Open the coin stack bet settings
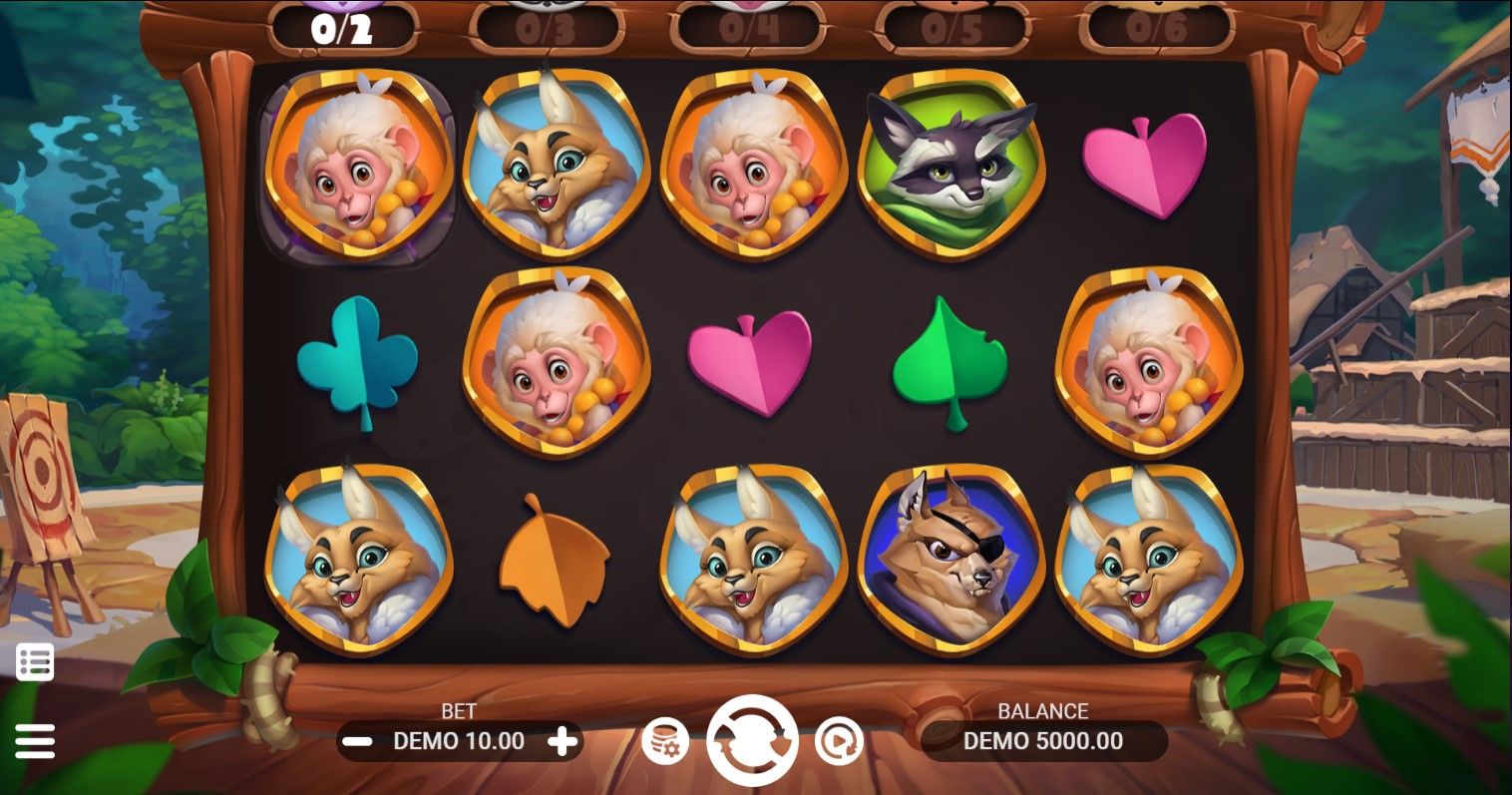Viewport: 1512px width, 795px height. (664, 741)
